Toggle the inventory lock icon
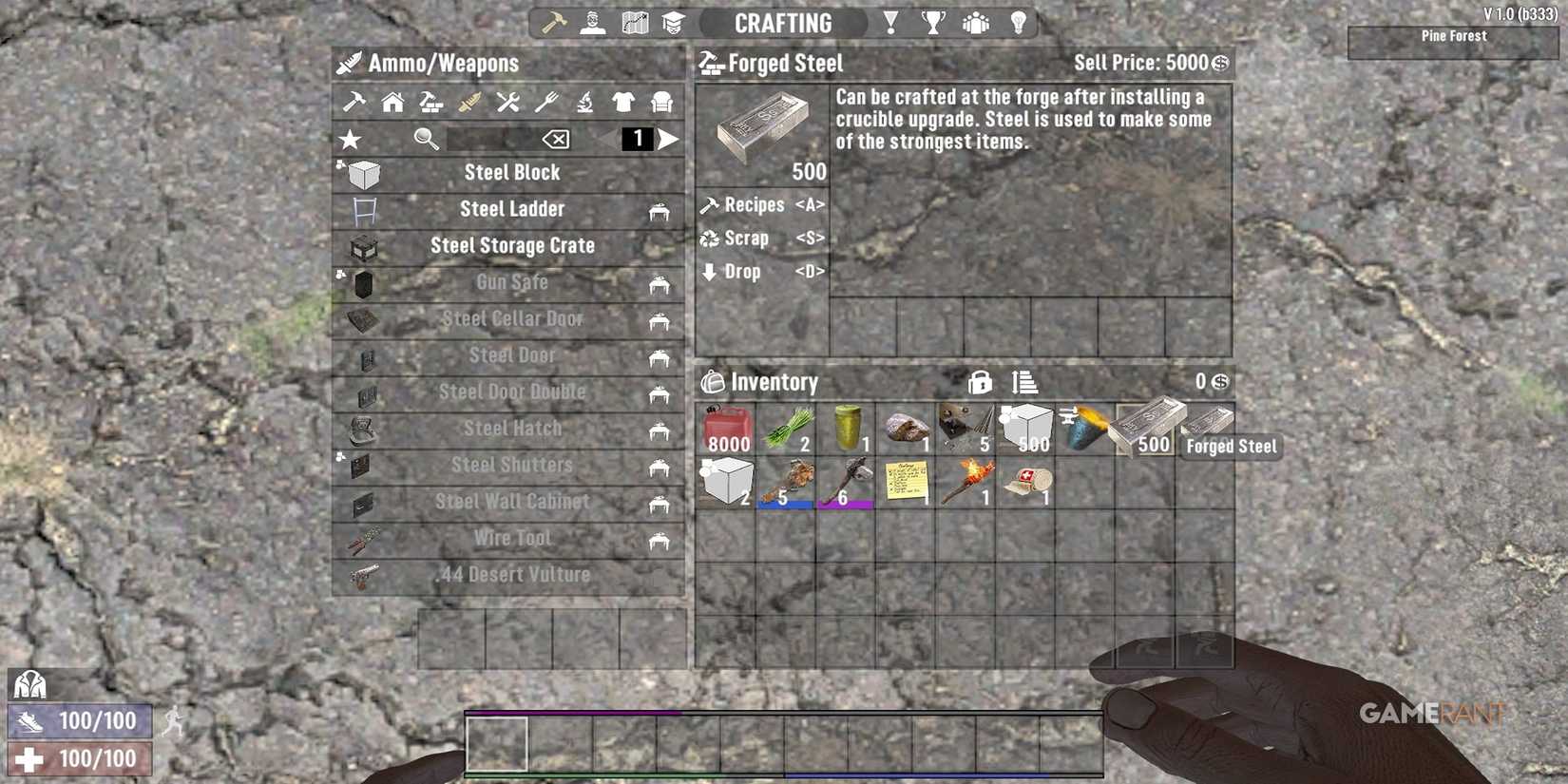 click(981, 381)
